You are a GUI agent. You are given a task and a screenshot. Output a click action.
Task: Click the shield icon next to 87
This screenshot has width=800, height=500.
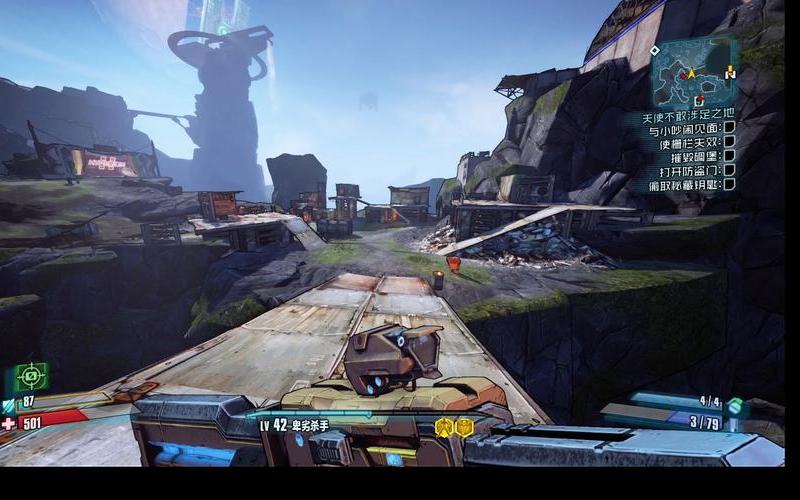8,403
